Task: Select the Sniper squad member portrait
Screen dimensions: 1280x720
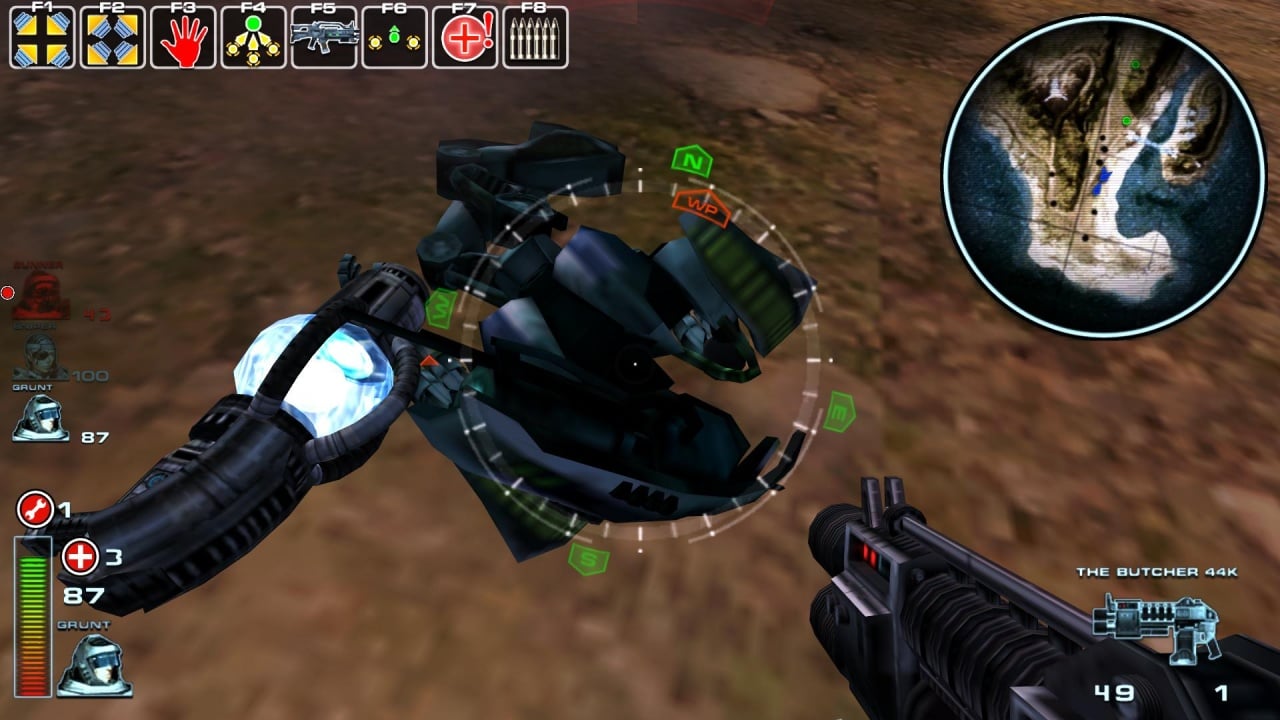Action: (x=40, y=357)
